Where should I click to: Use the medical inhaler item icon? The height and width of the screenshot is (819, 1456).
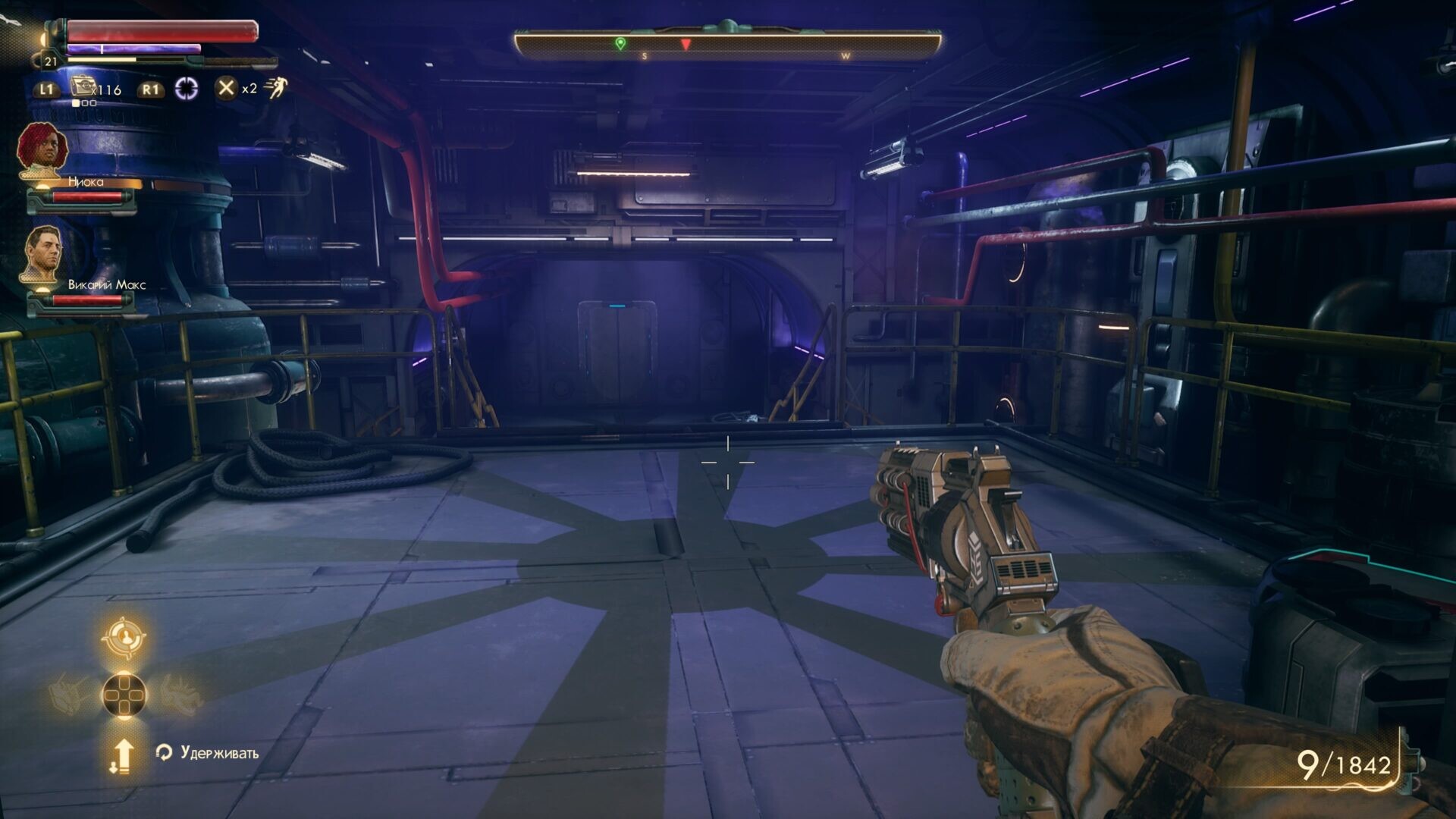pos(82,86)
